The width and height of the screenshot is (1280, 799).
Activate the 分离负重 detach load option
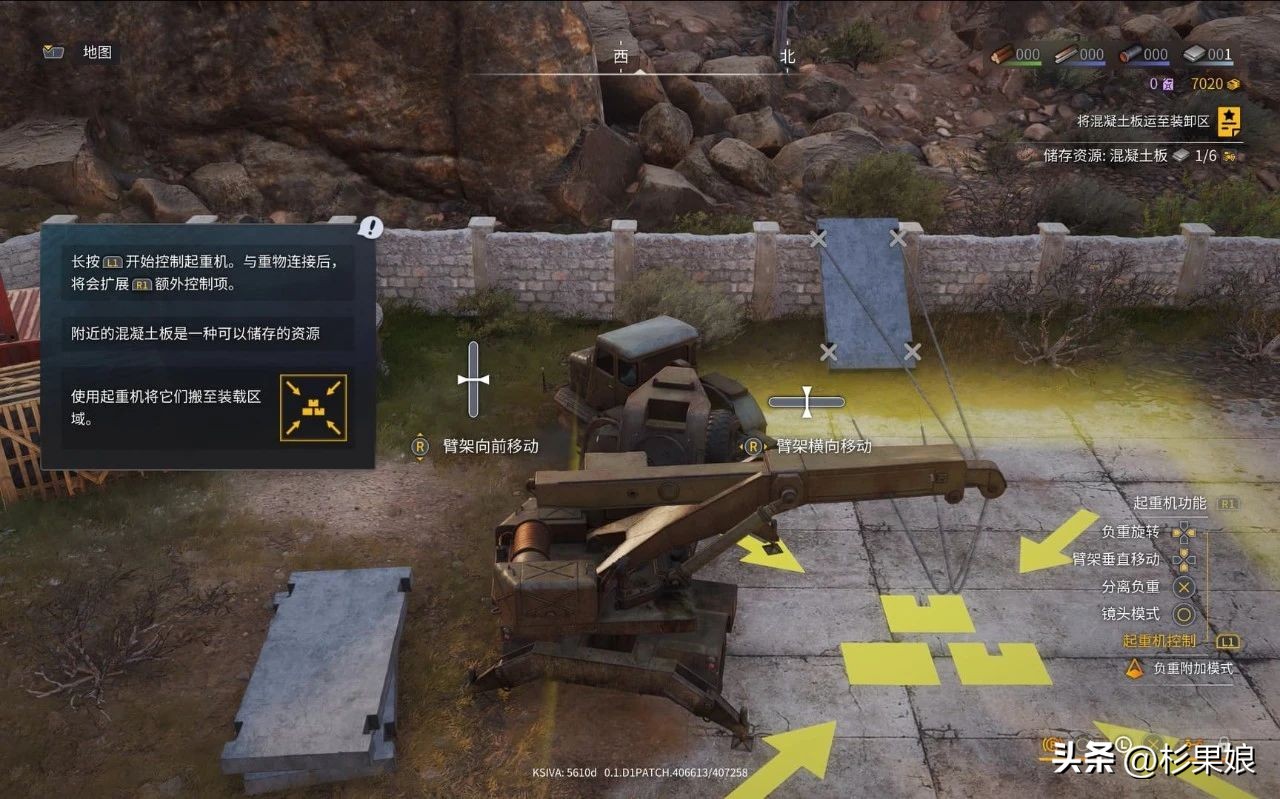1131,587
